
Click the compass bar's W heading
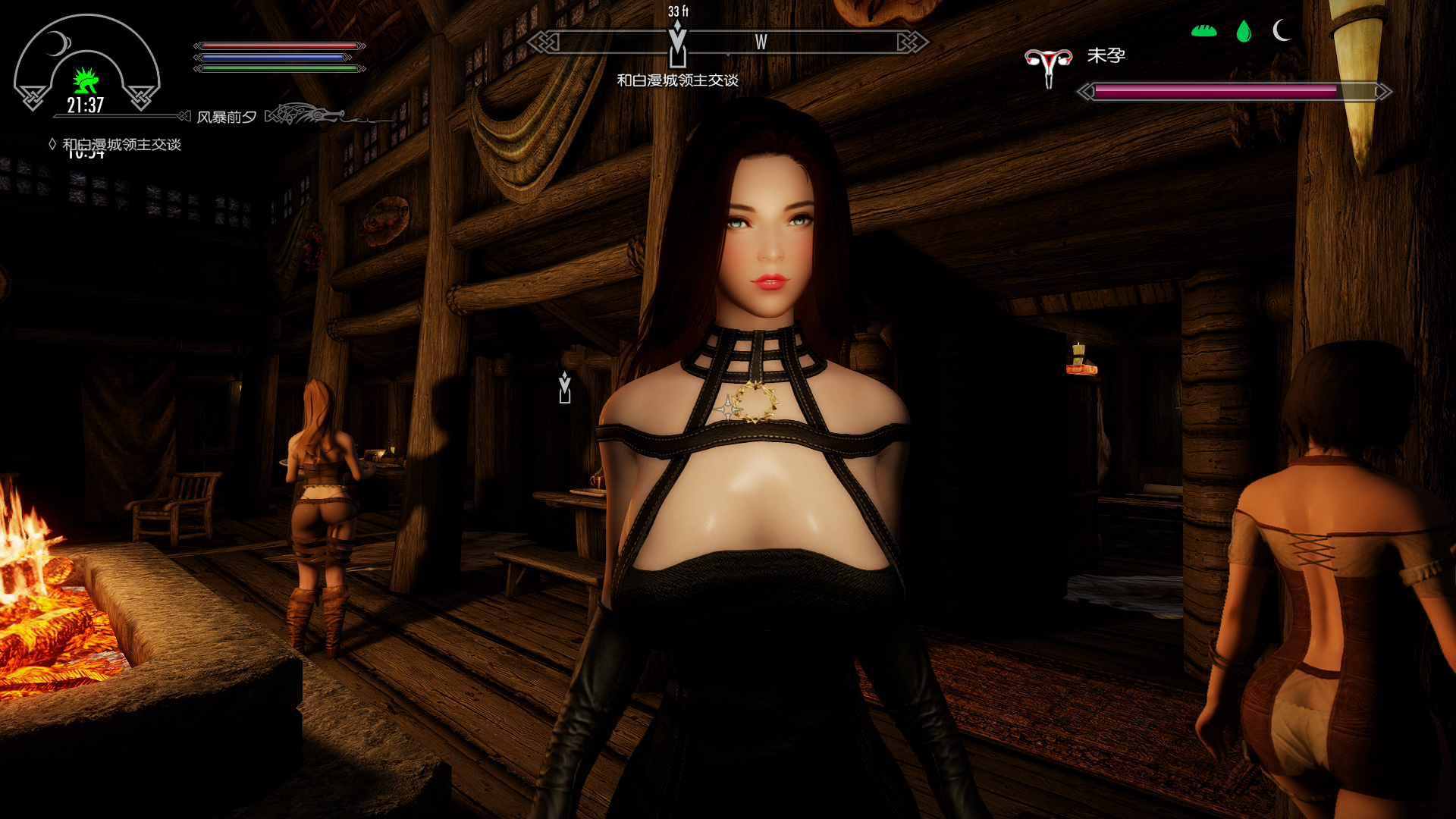click(761, 42)
